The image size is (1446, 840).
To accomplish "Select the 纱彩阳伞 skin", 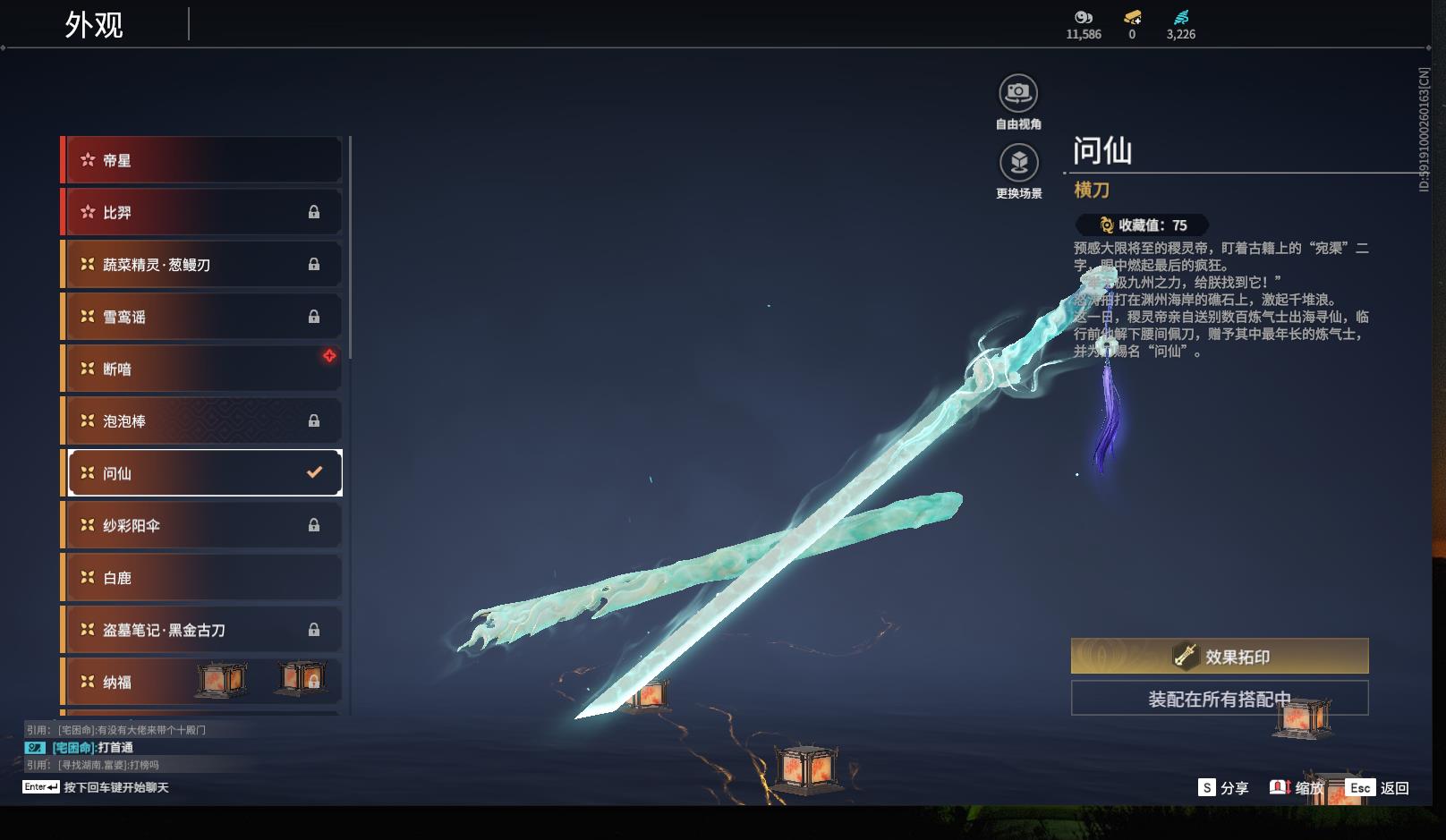I will [x=202, y=525].
